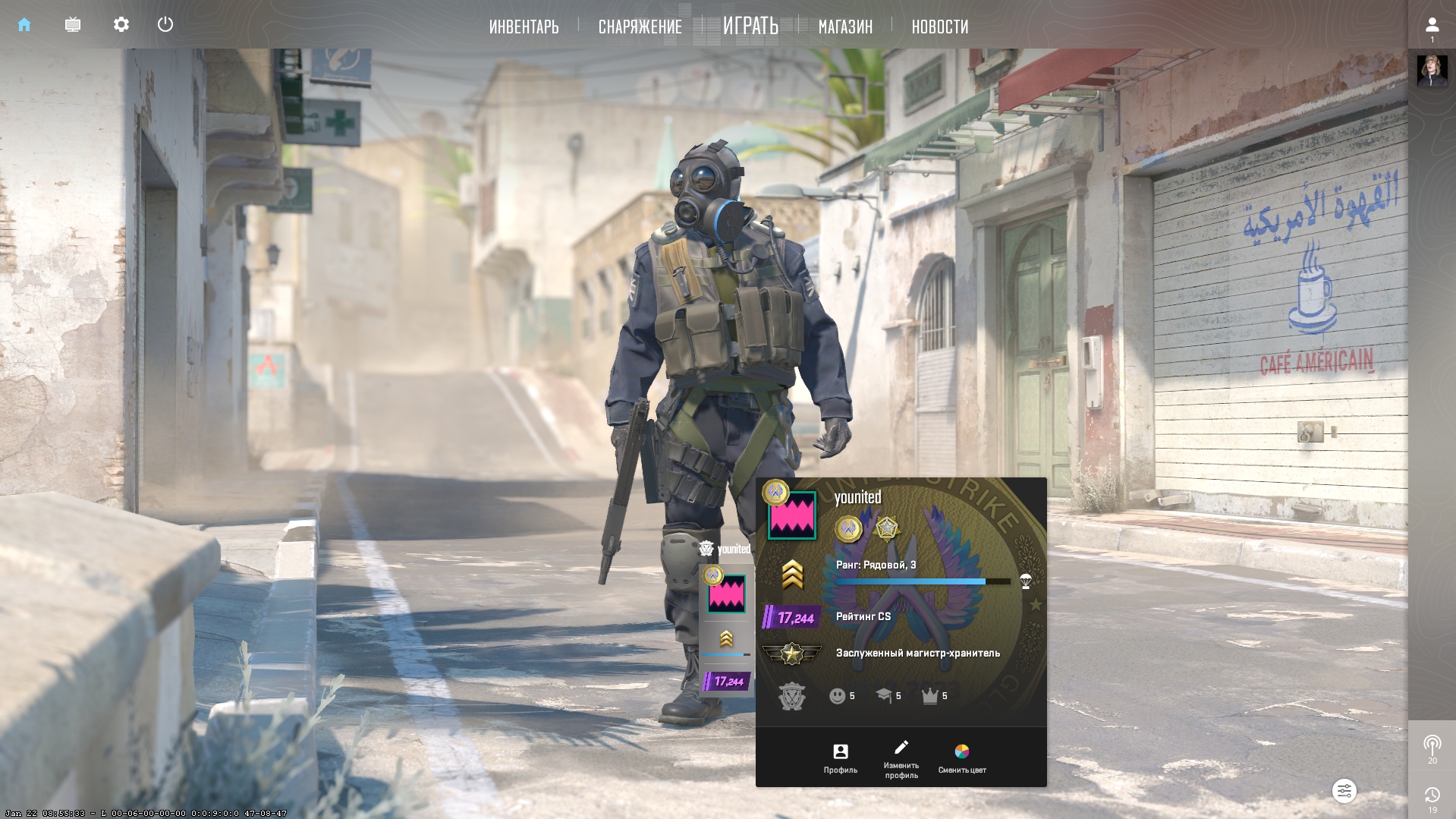The image size is (1456, 819).
Task: Open the gear settings menu
Action: pos(121,25)
